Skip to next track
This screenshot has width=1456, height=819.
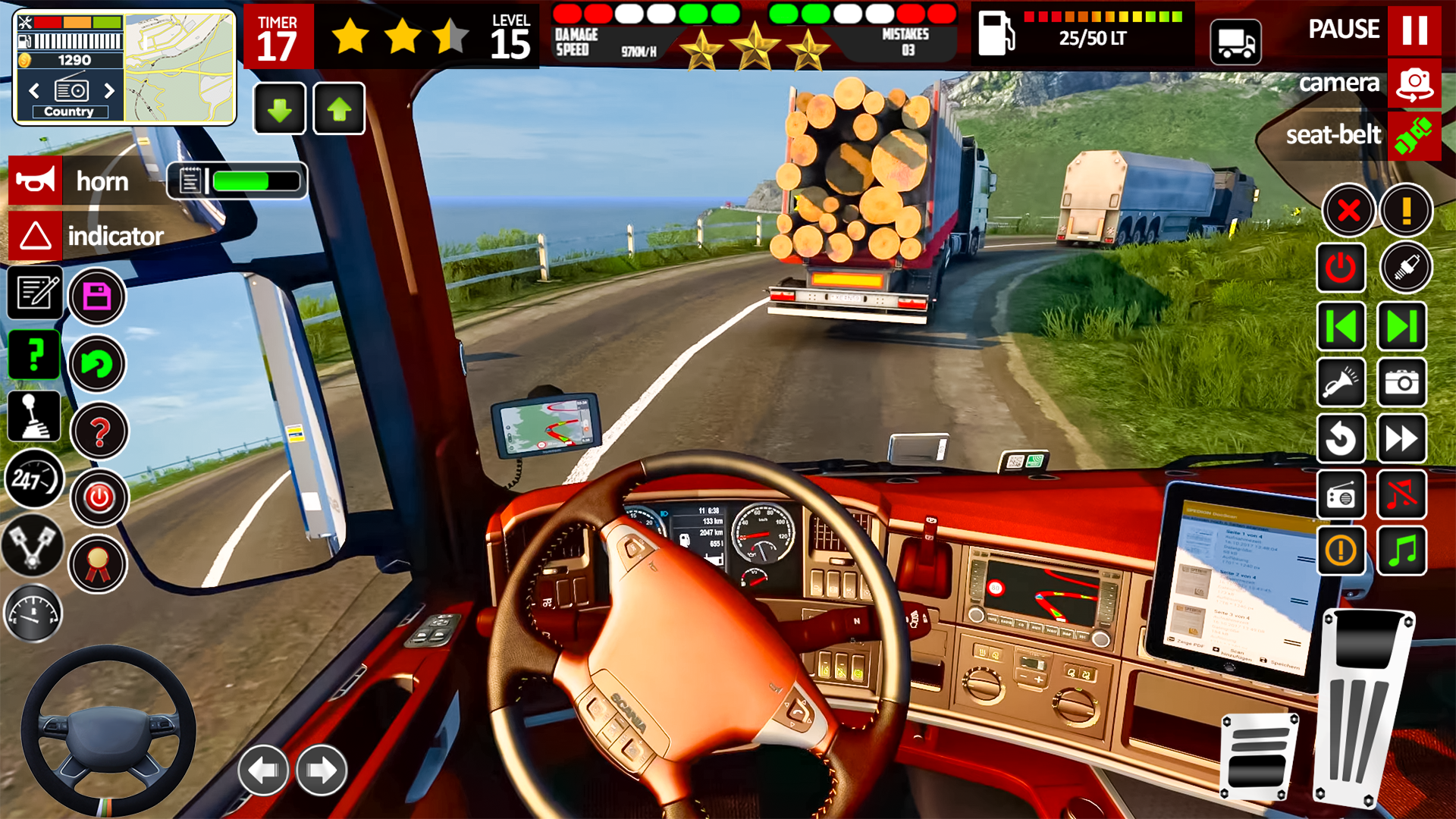(x=1402, y=326)
